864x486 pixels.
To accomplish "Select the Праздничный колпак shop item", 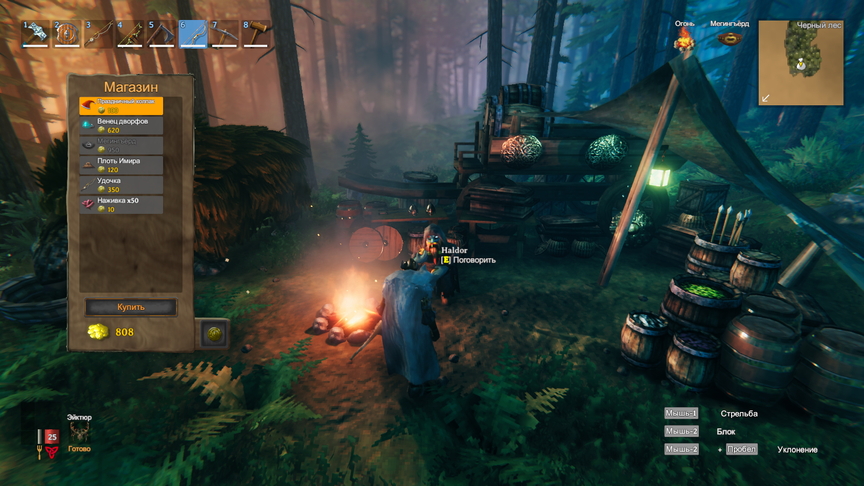I will click(120, 106).
